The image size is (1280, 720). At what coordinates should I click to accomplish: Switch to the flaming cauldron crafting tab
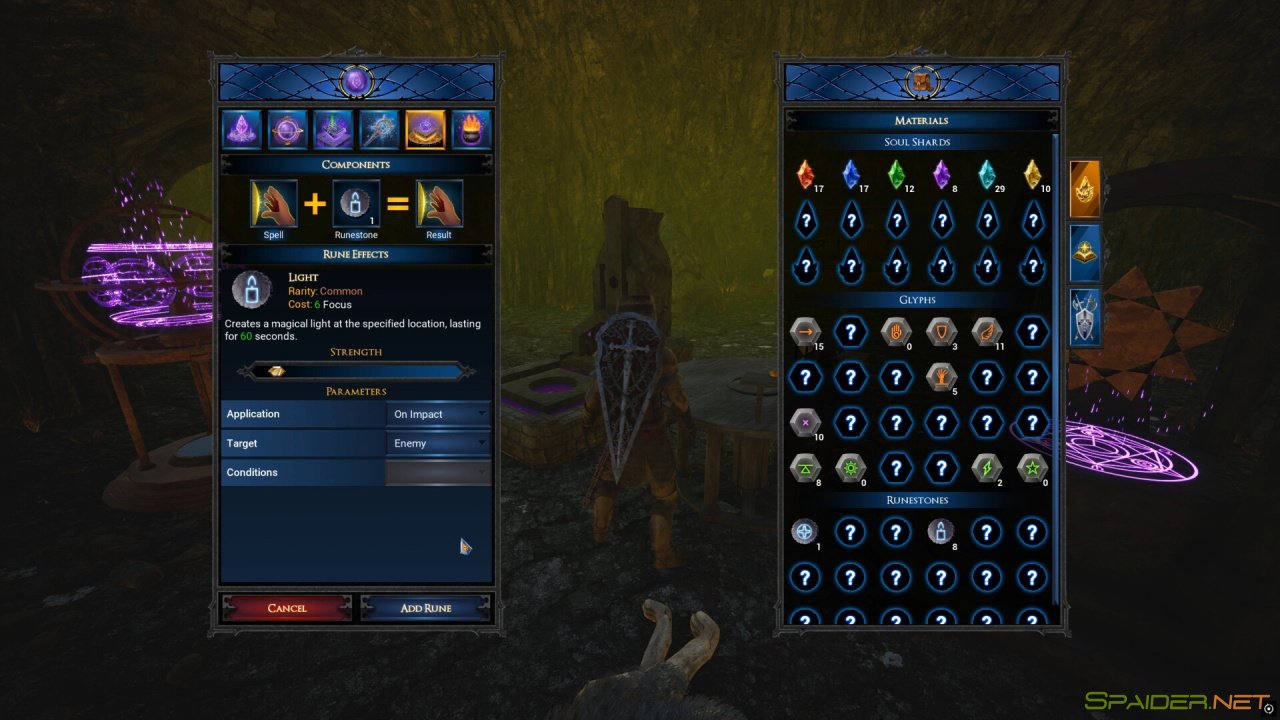[x=471, y=130]
